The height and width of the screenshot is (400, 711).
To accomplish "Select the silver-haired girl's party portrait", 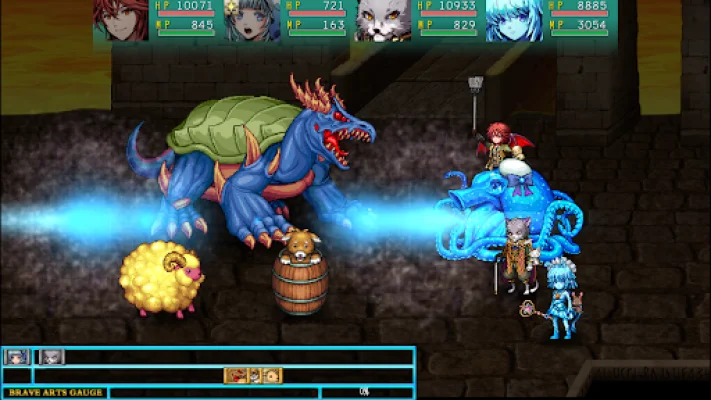I will click(x=253, y=20).
